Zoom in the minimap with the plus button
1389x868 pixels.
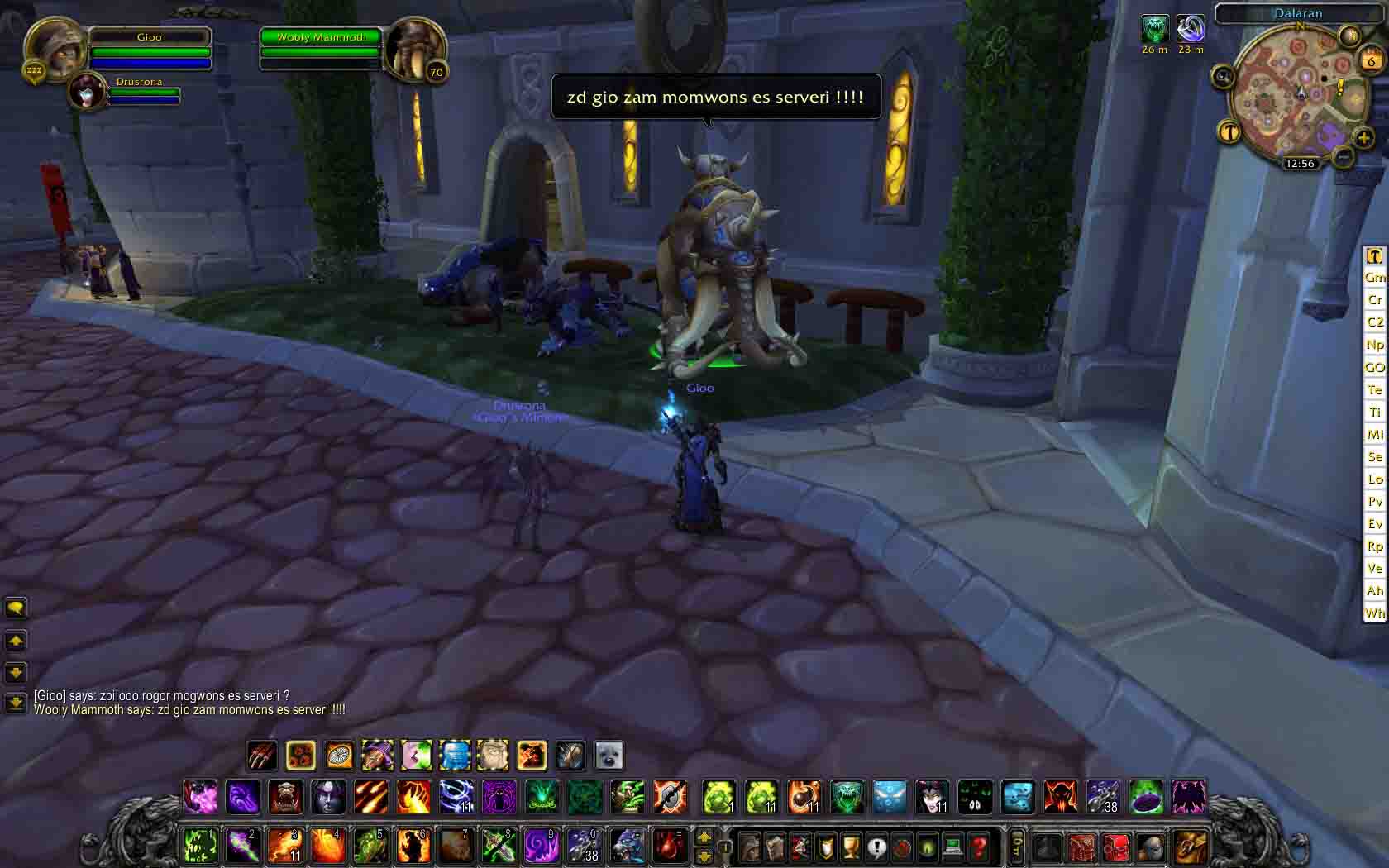[x=1363, y=139]
